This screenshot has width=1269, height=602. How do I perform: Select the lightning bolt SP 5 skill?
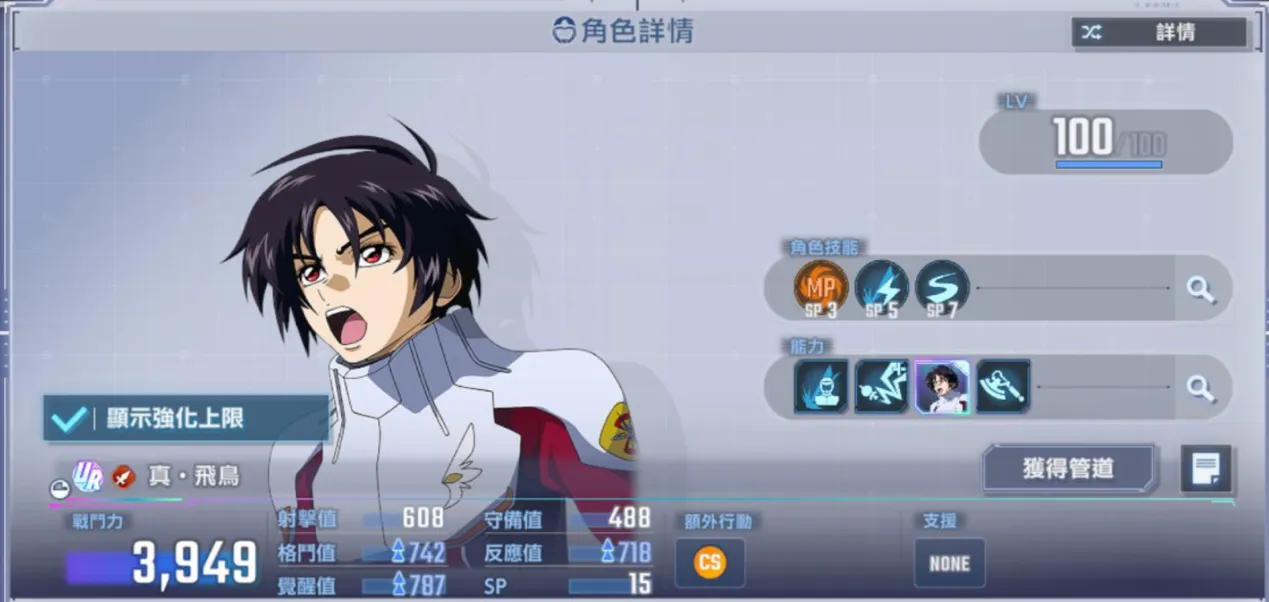[x=881, y=288]
